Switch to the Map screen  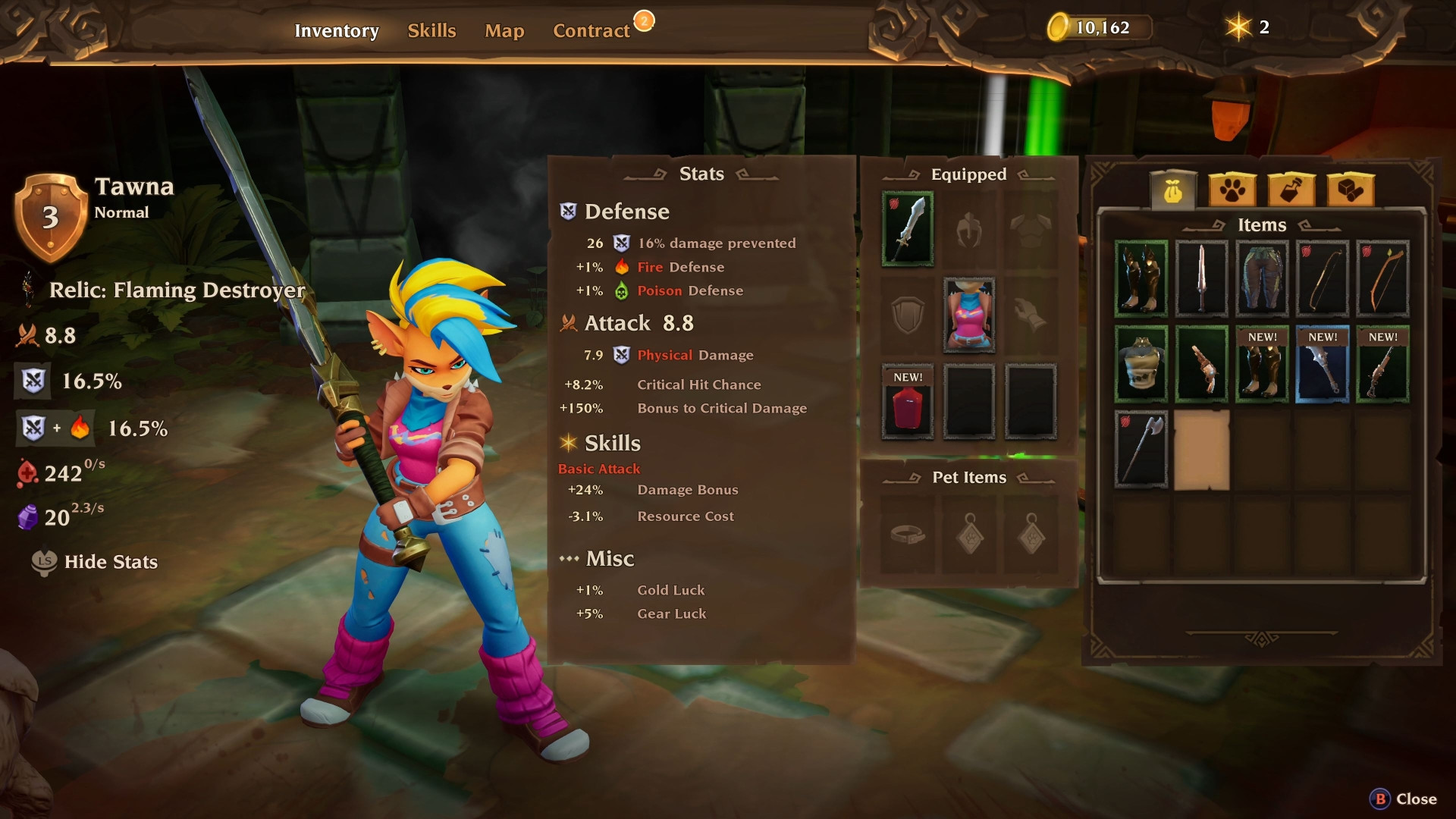point(504,30)
